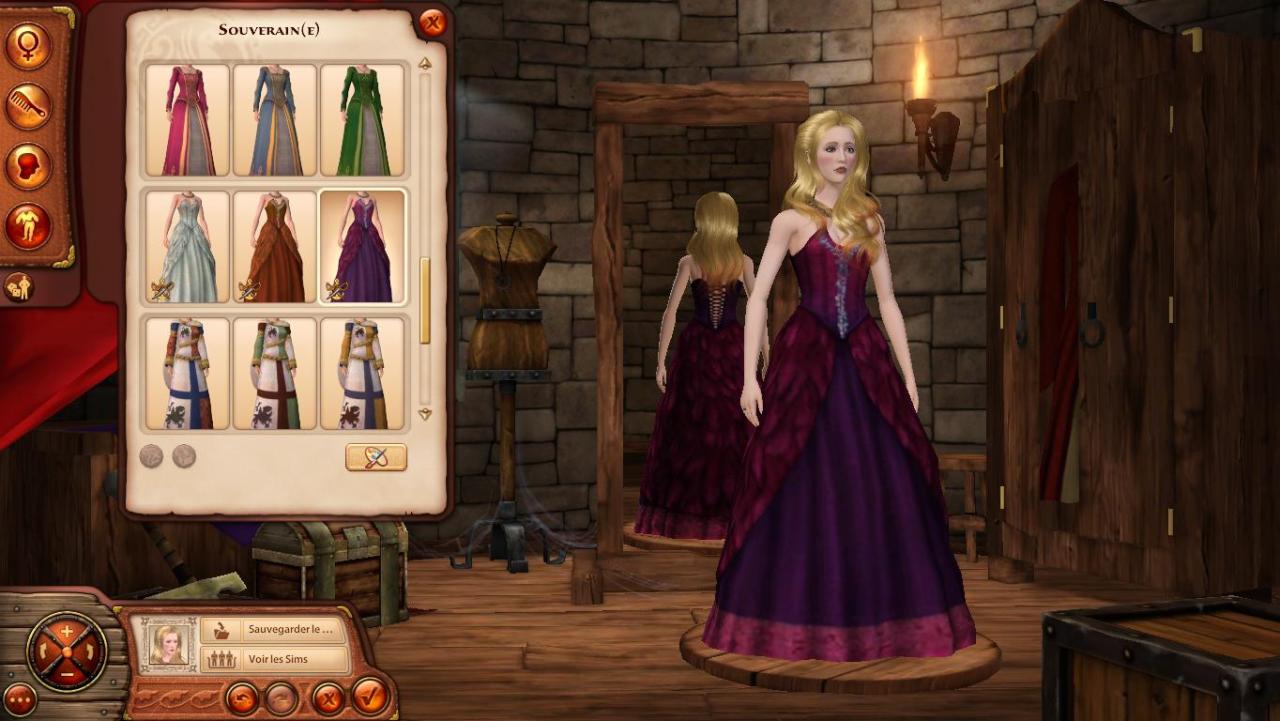Open the gender and basics tab
The height and width of the screenshot is (721, 1280).
(x=28, y=45)
